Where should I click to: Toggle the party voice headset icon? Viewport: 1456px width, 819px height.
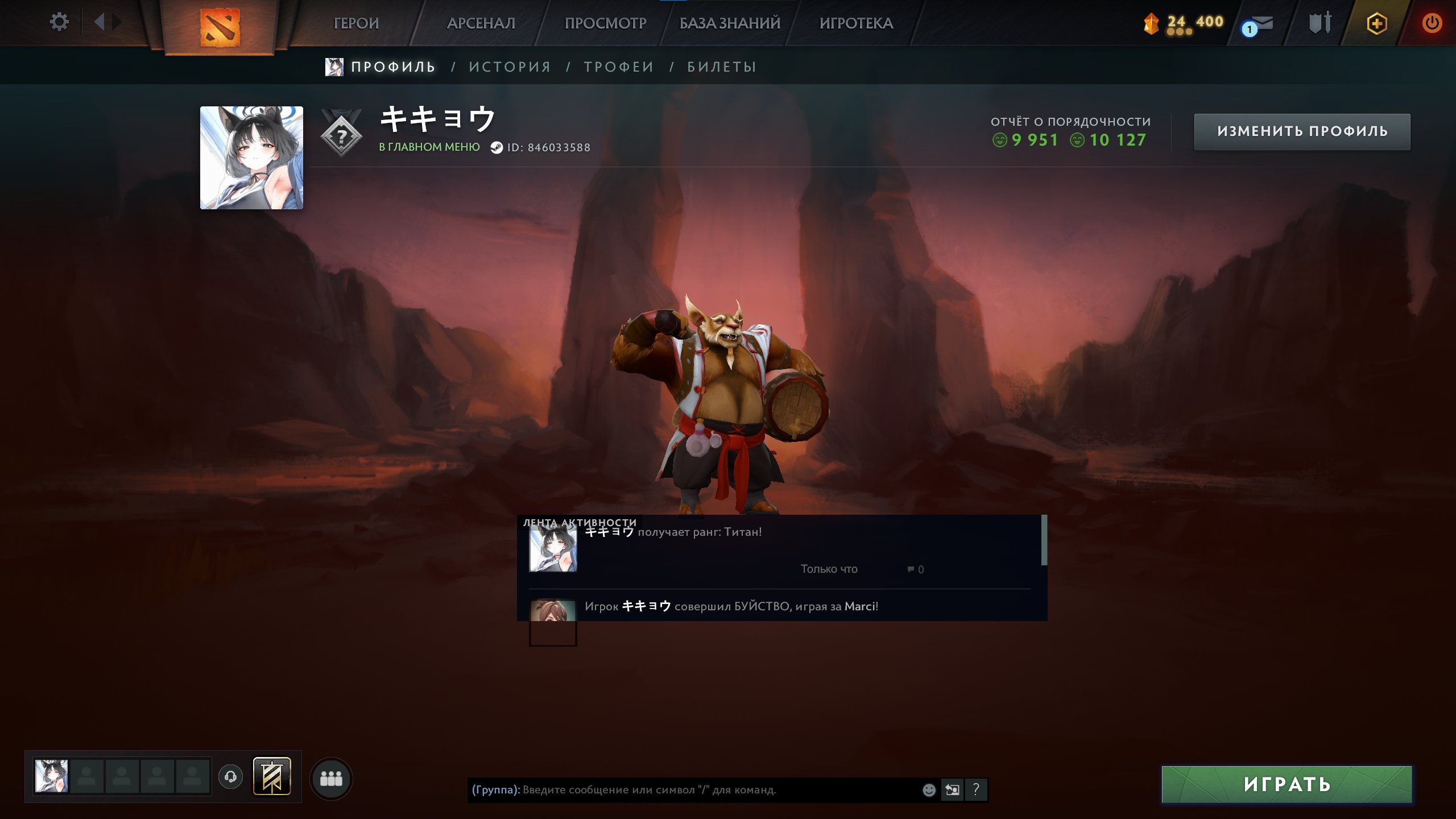[x=230, y=776]
